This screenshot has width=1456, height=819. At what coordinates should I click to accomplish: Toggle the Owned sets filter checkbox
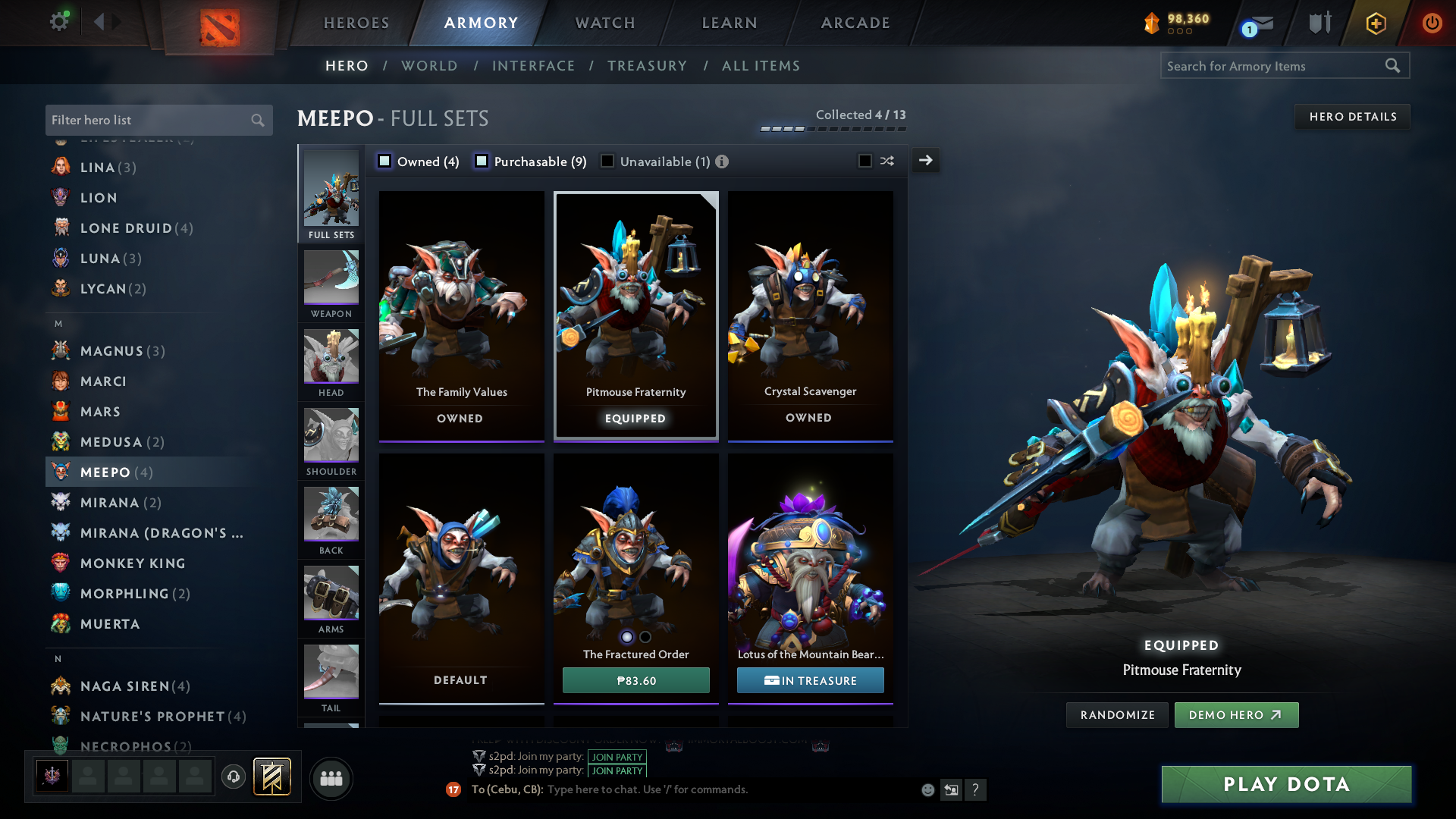(x=384, y=161)
